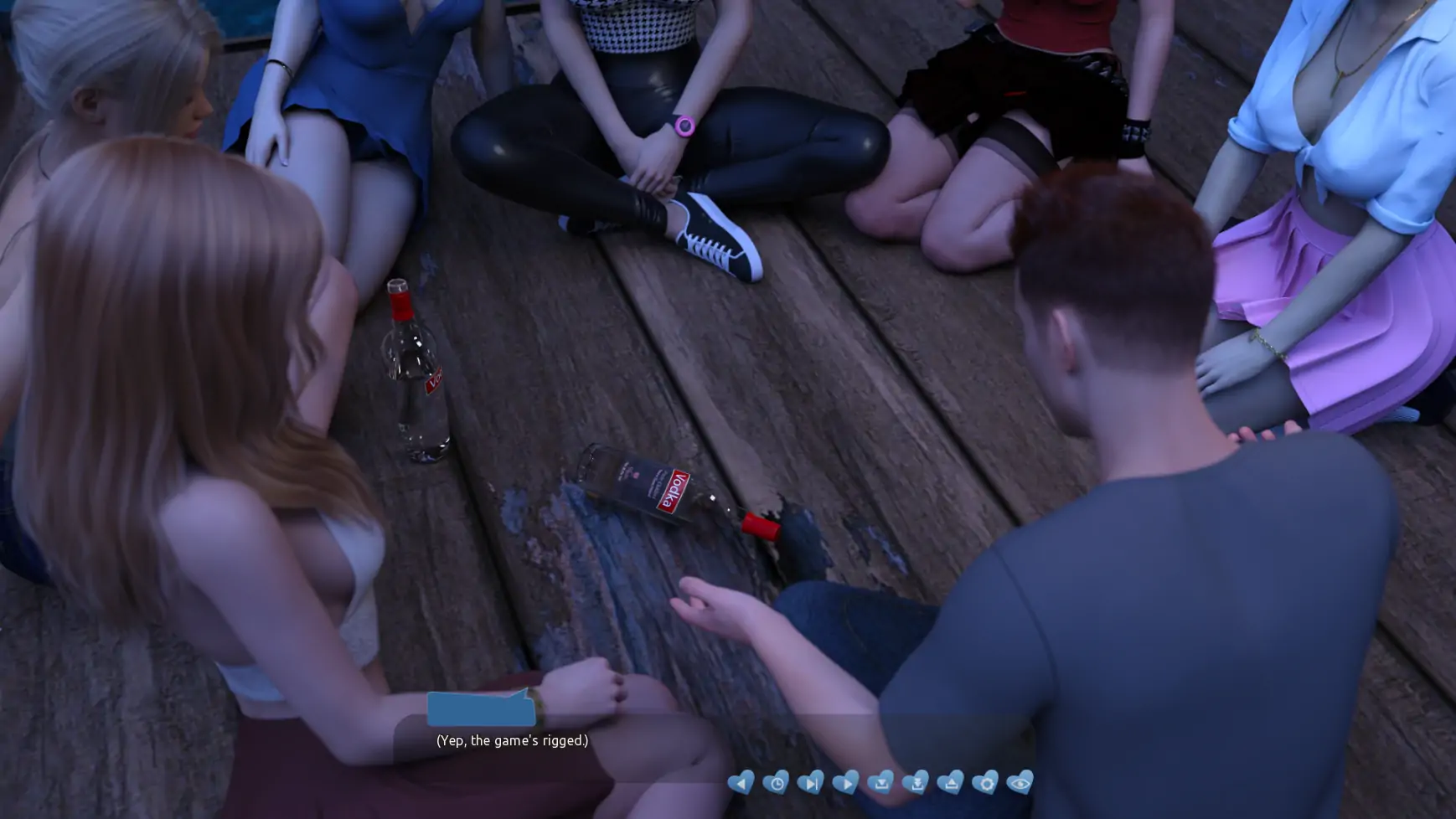This screenshot has height=819, width=1456.
Task: Click the quick save double-arrow heart
Action: [x=915, y=782]
